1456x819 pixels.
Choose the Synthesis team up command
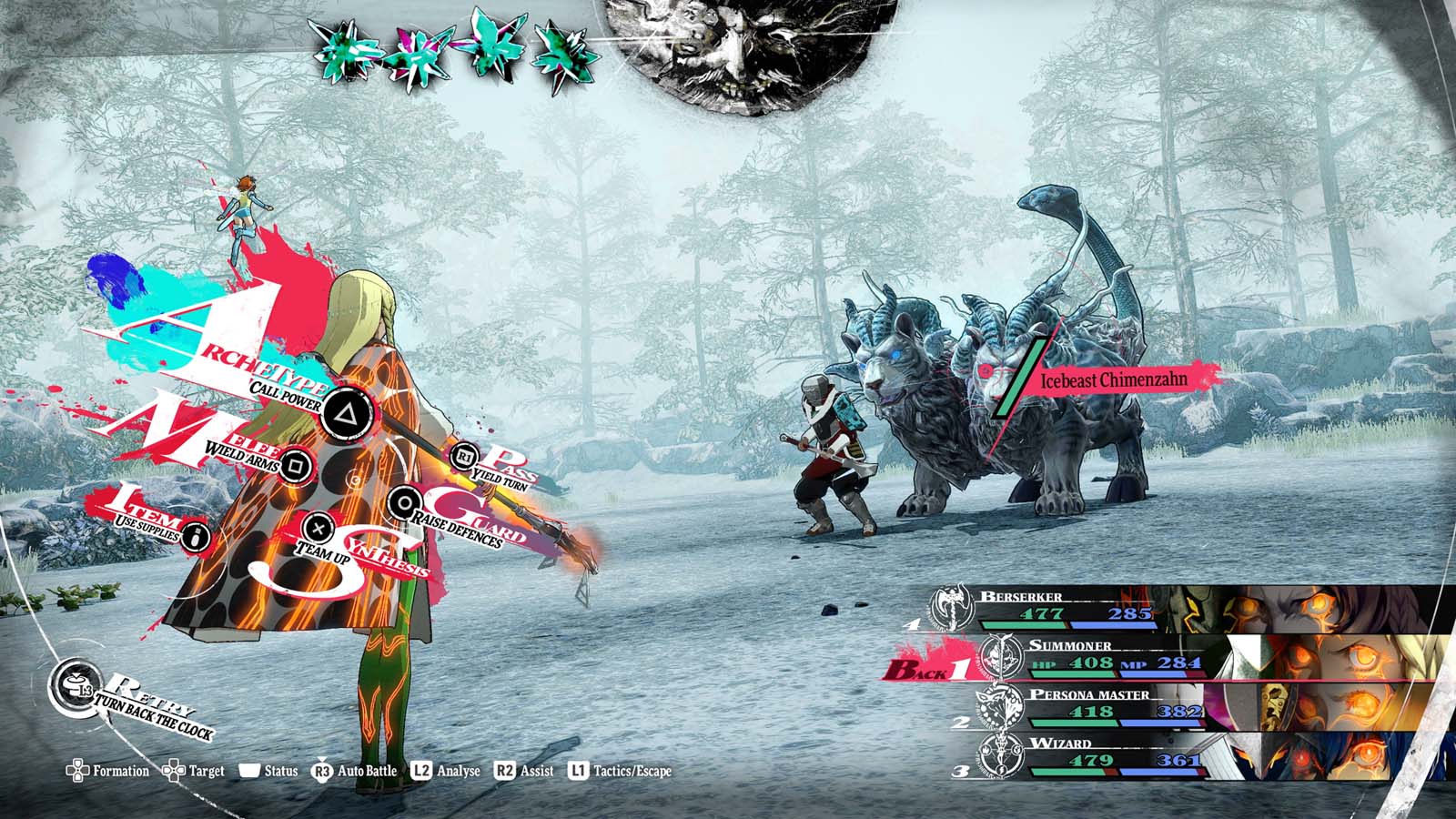[318, 527]
